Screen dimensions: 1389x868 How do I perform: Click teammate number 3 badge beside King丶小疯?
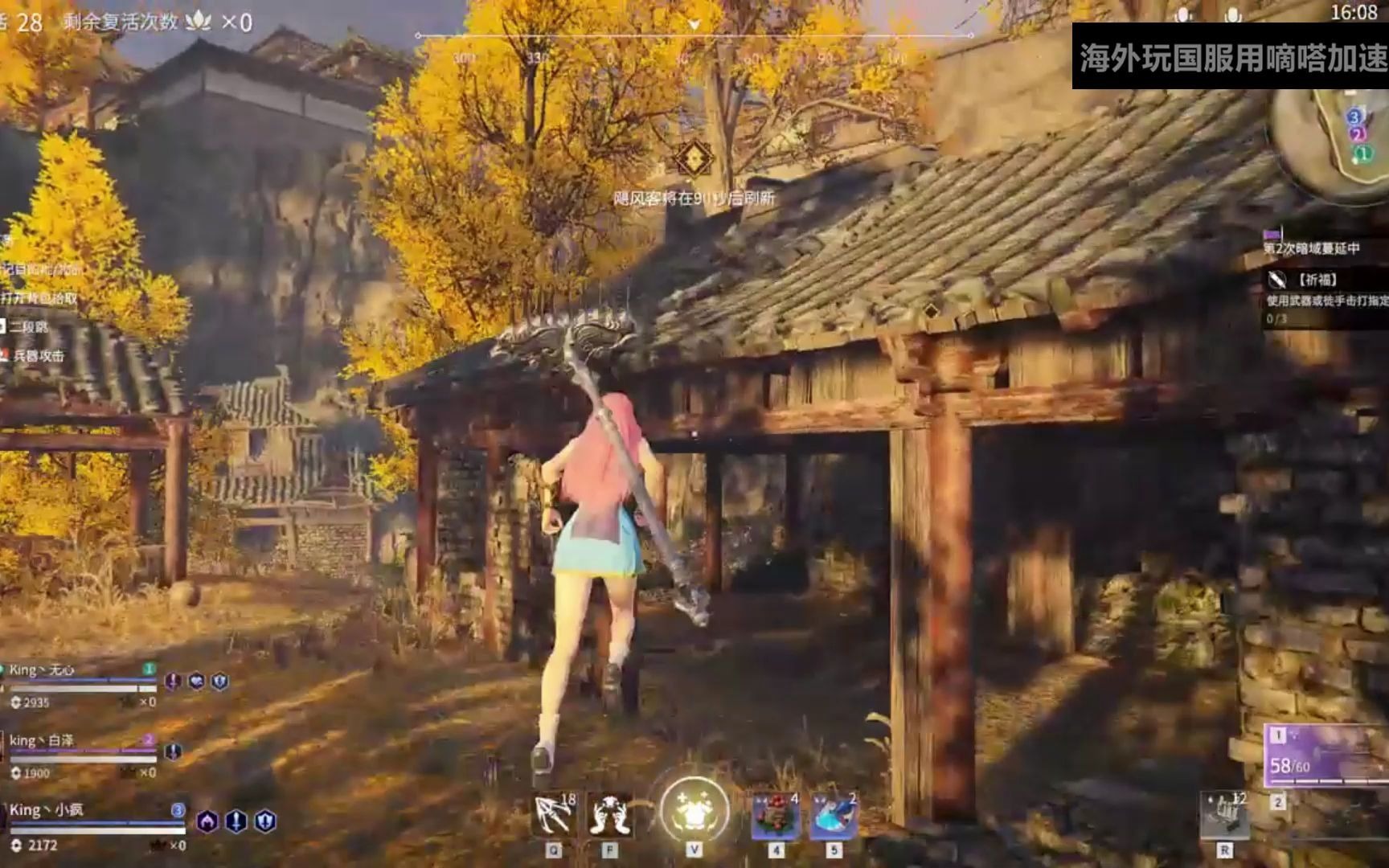pos(179,812)
